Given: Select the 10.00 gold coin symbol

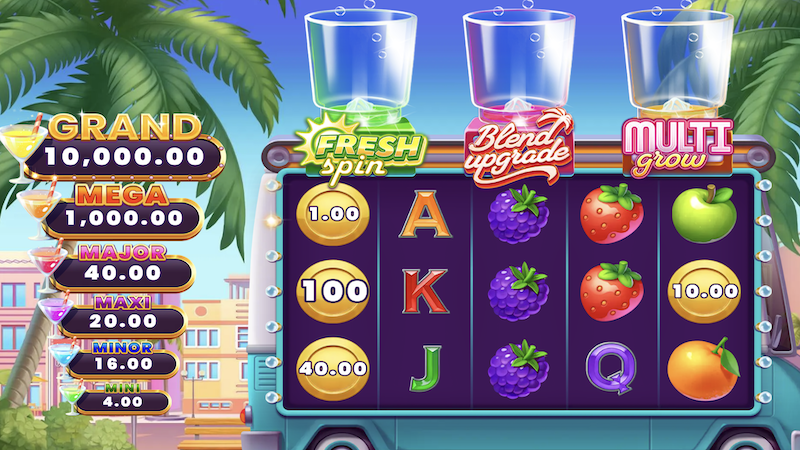Looking at the screenshot, I should tap(703, 291).
